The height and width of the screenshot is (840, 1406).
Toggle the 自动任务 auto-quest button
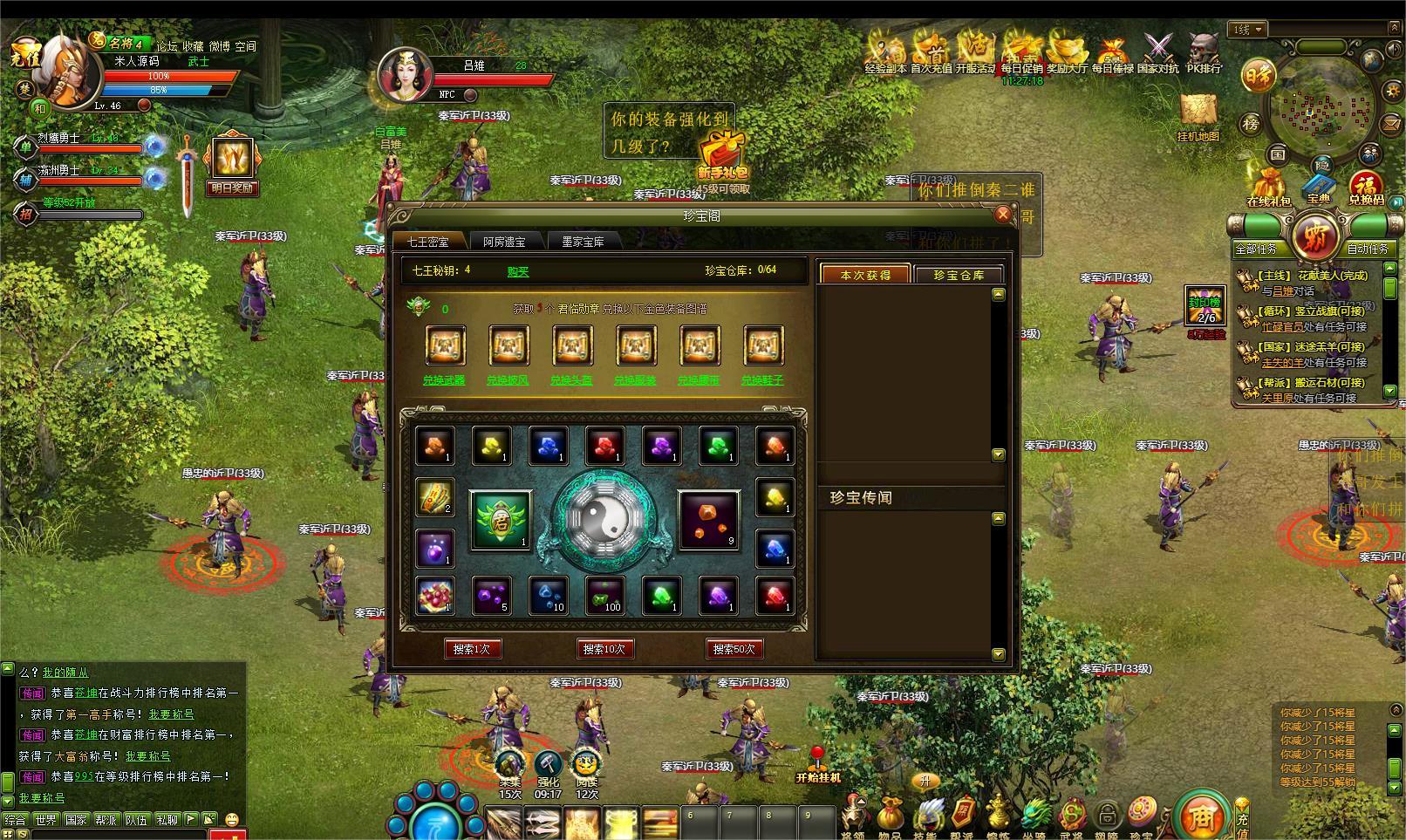point(1367,249)
